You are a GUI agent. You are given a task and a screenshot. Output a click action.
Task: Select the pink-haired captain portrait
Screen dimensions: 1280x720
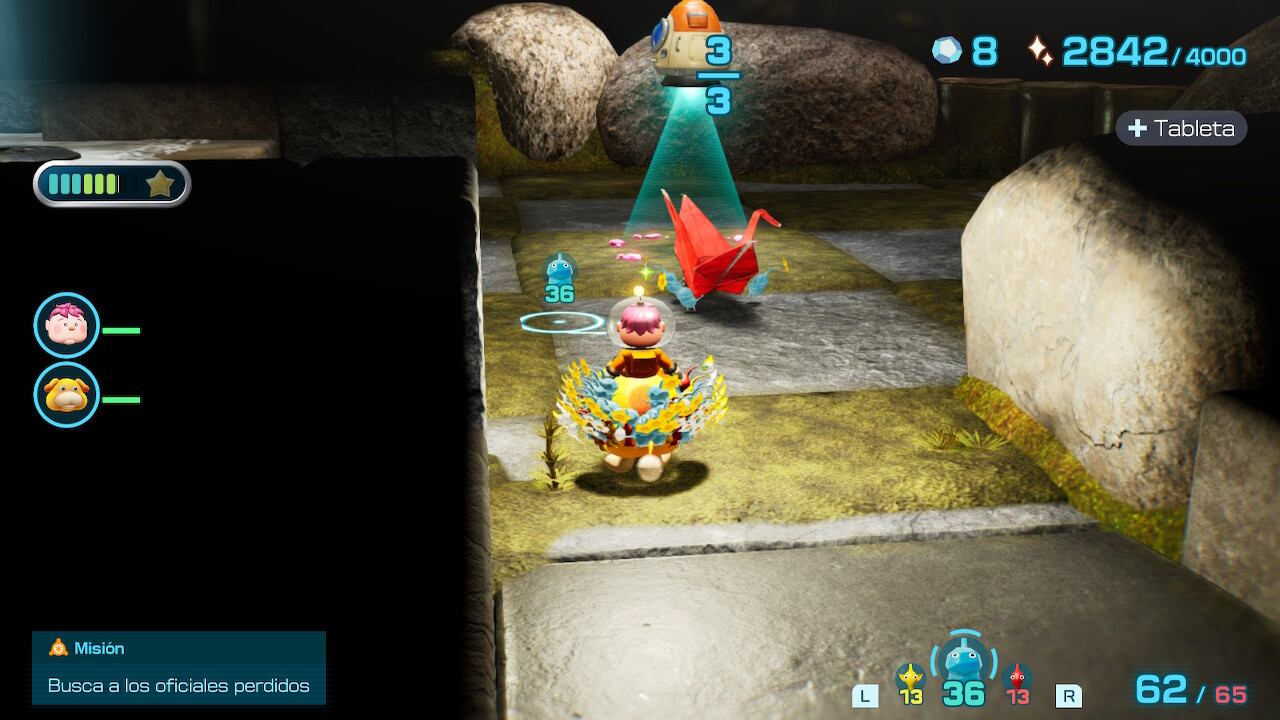point(67,325)
